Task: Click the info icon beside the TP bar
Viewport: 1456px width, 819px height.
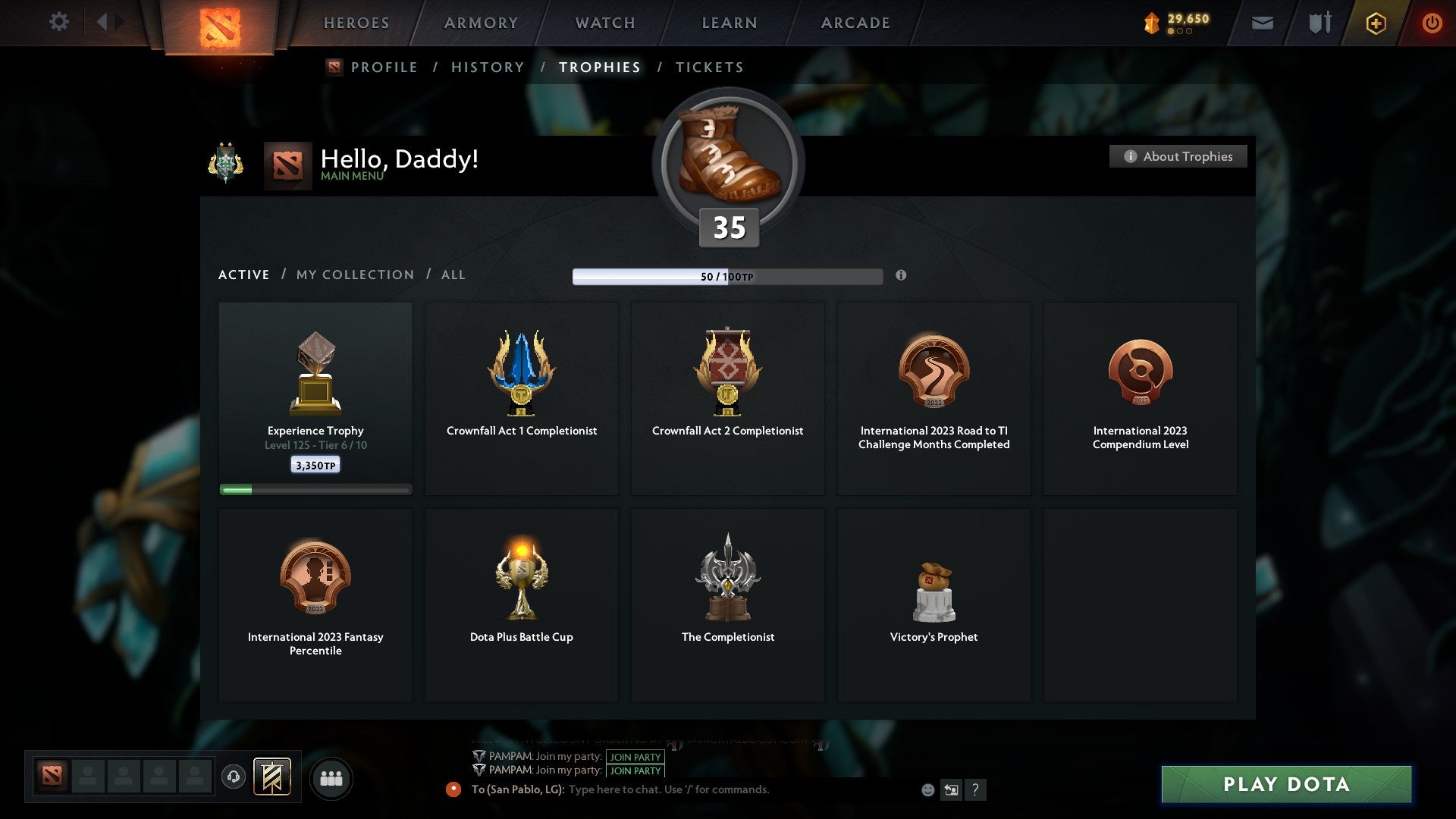Action: click(x=901, y=276)
